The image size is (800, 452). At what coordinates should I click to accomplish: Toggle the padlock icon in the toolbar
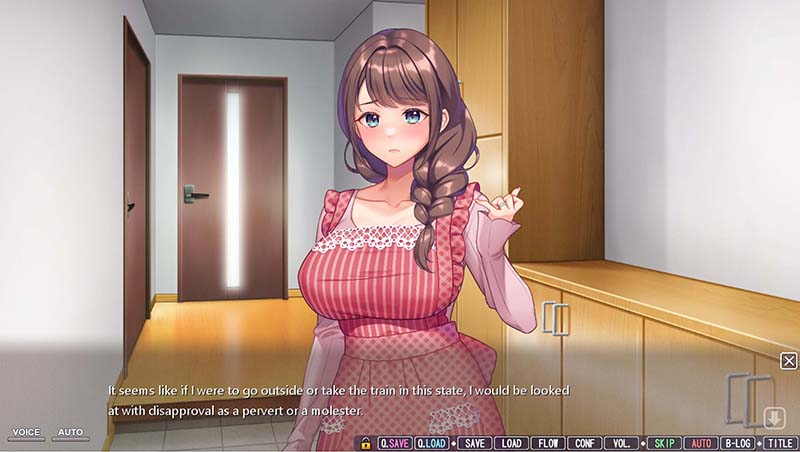click(x=366, y=443)
